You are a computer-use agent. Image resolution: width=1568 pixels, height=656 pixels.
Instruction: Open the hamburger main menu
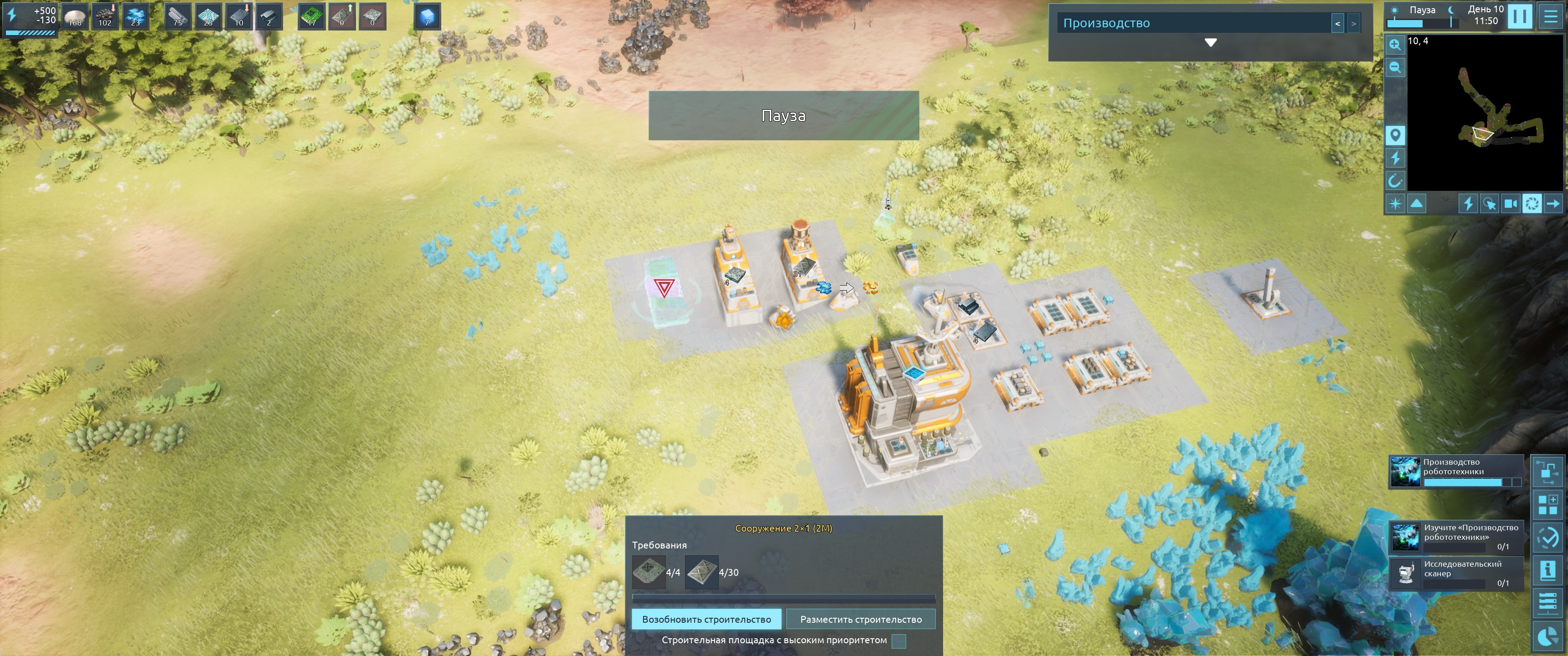(1550, 16)
